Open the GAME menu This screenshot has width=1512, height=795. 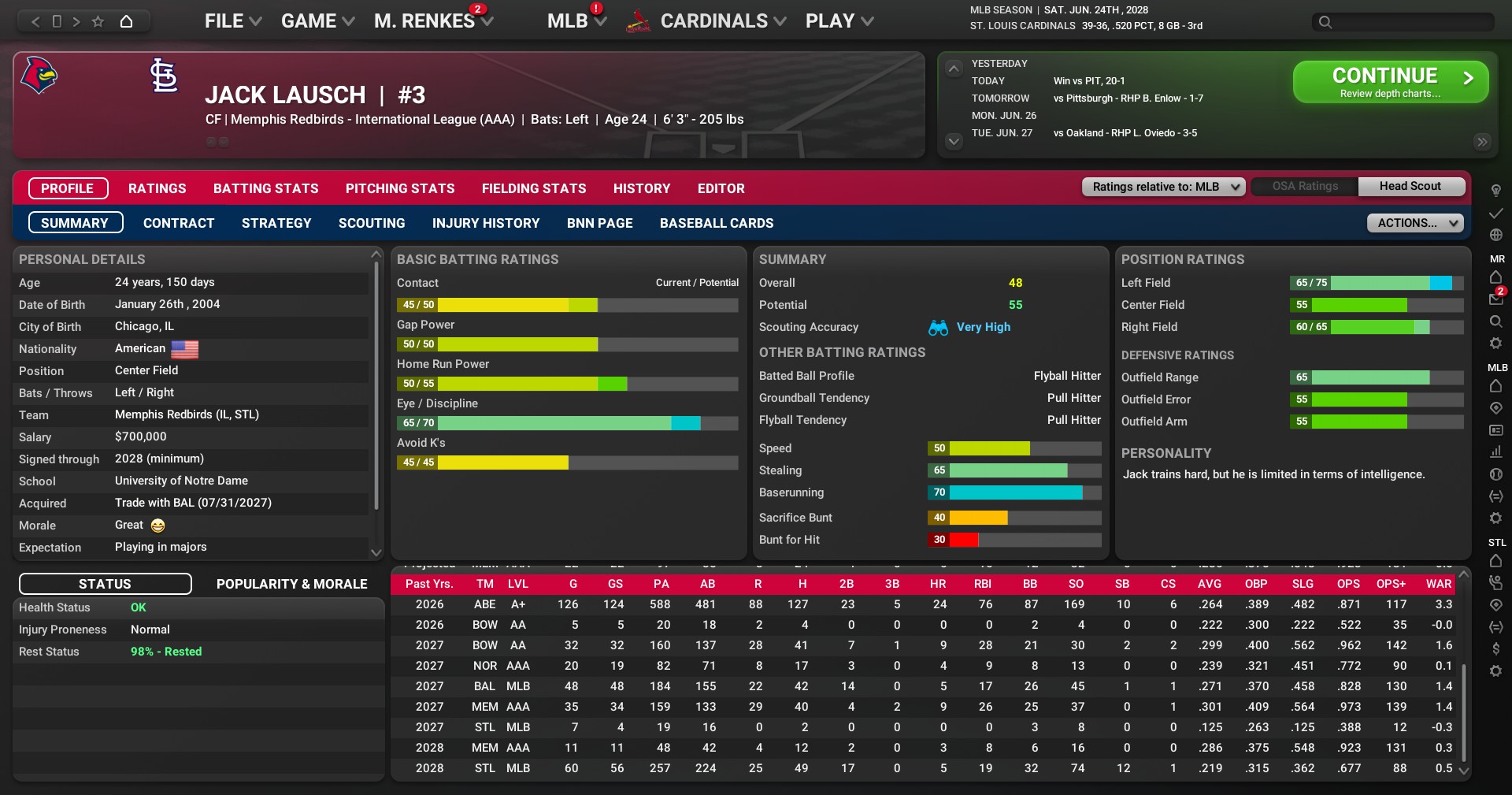[x=317, y=21]
